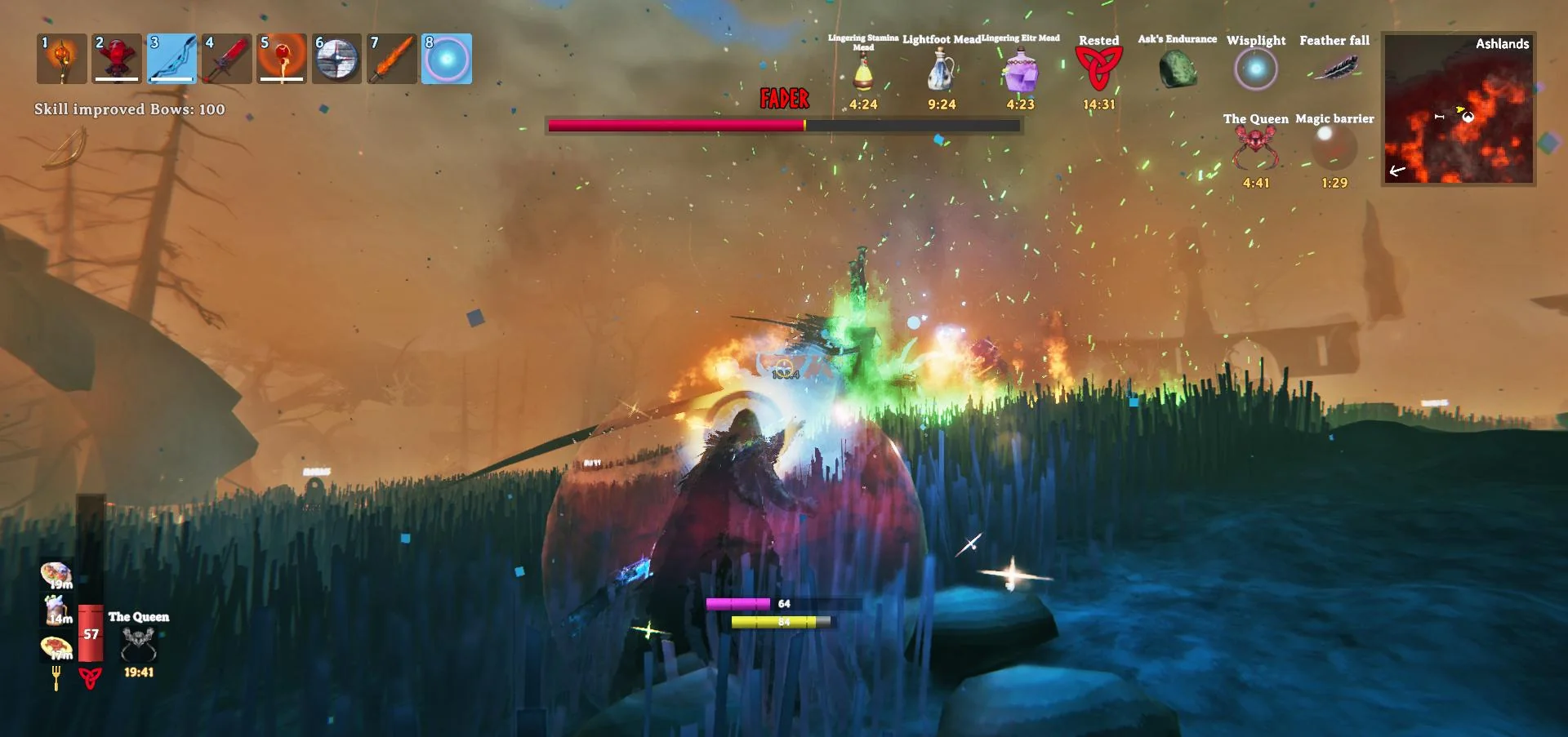Click the mead mug food icon

point(56,610)
